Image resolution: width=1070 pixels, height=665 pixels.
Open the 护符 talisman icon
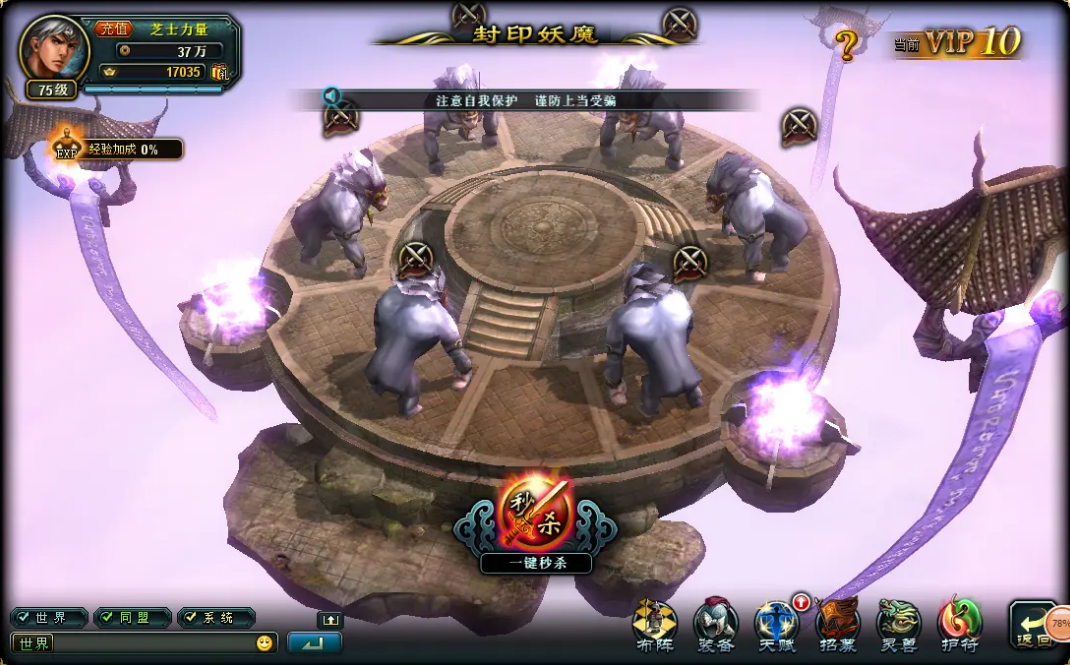[x=959, y=623]
